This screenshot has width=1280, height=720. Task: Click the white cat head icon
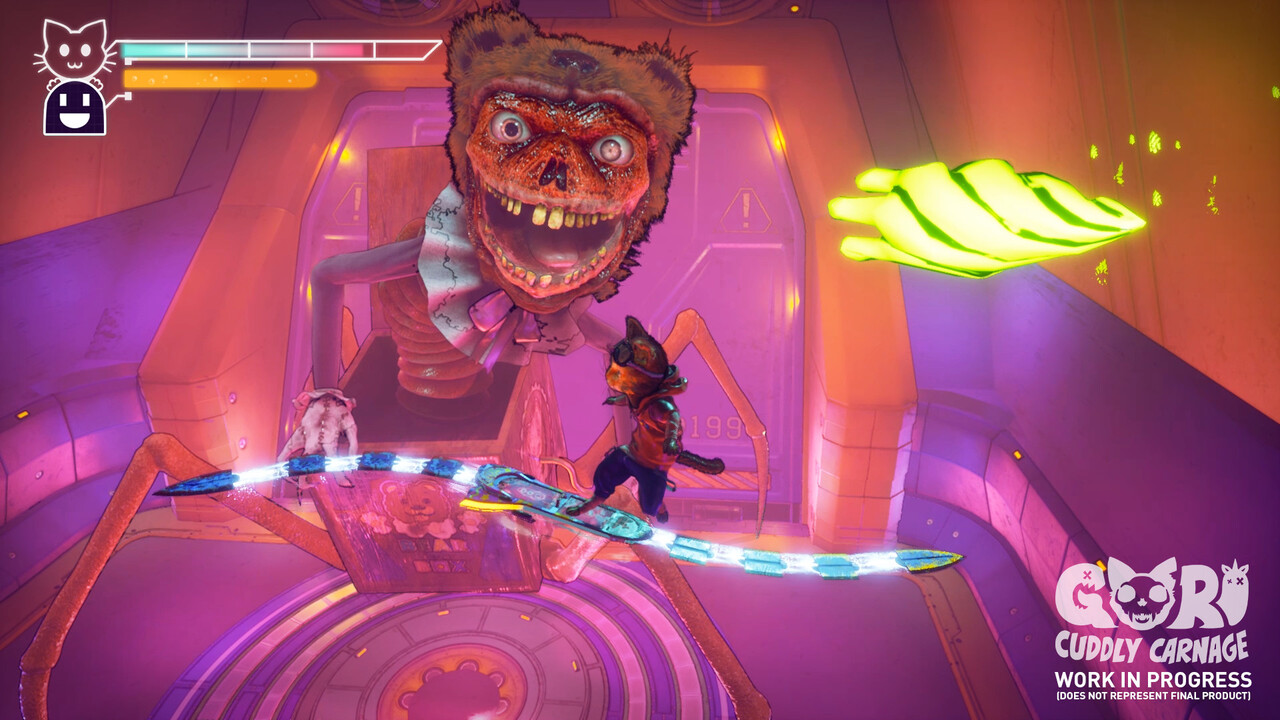(x=73, y=50)
